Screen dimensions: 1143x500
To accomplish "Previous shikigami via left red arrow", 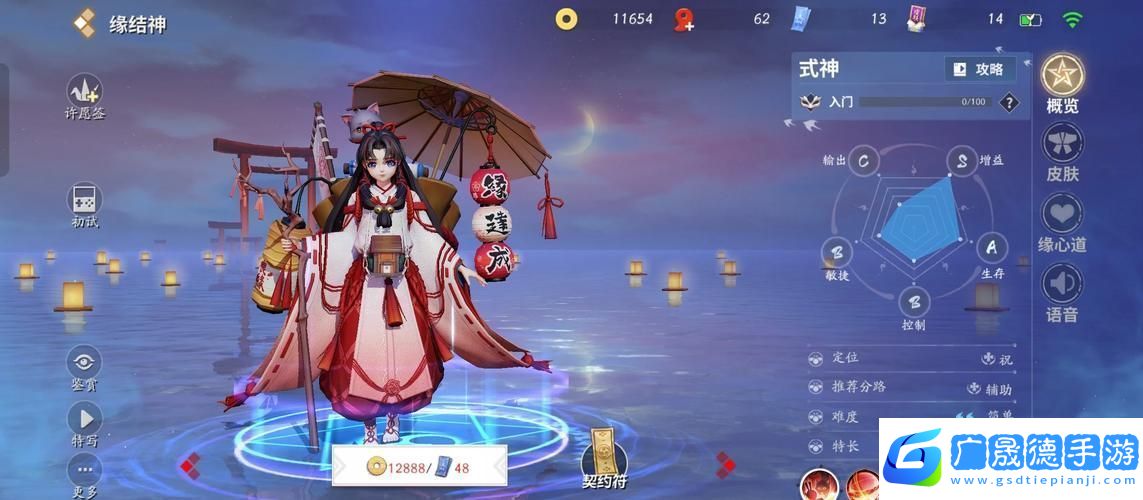I will tap(190, 464).
